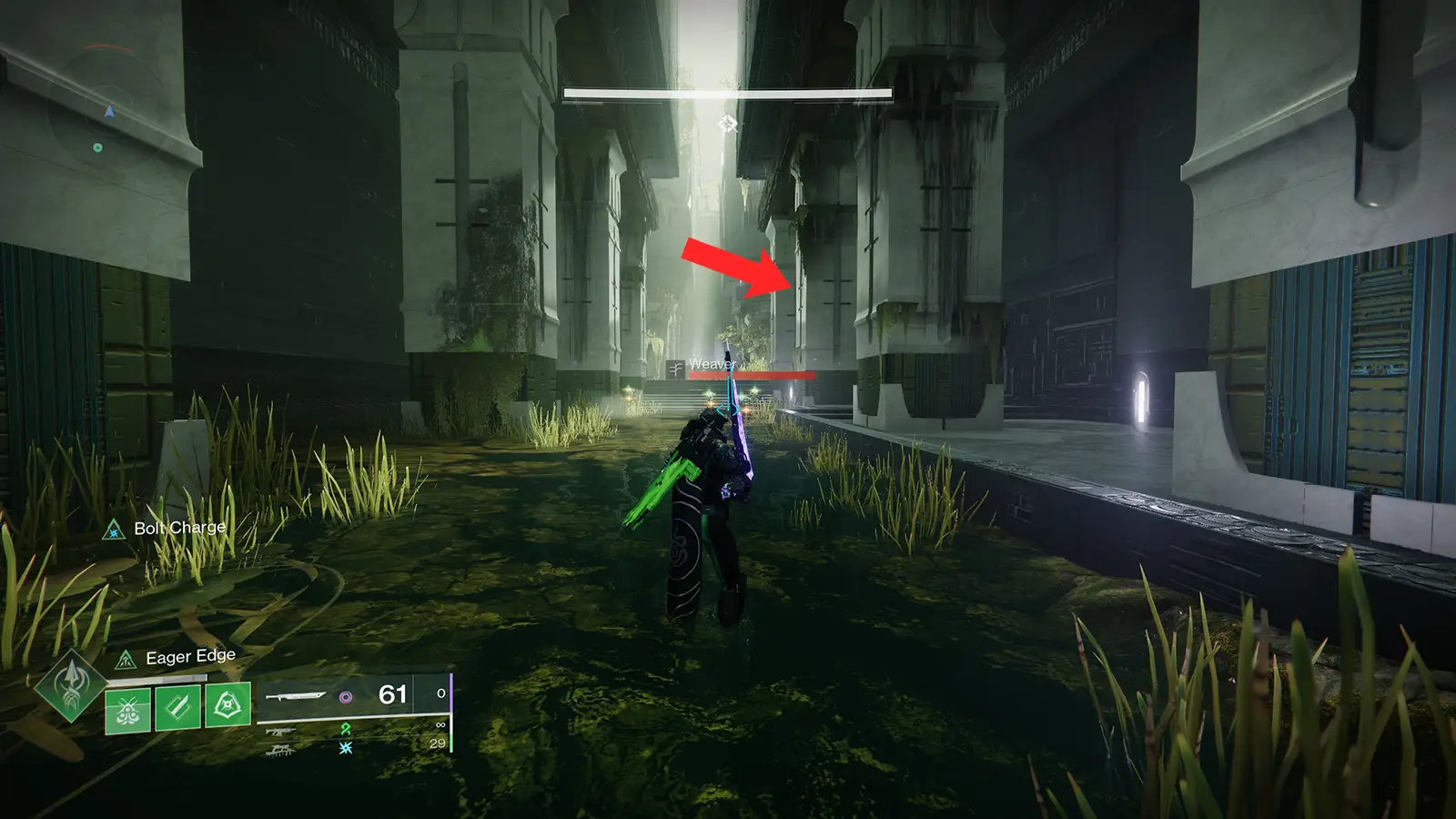Screen dimensions: 1456x819
Task: Switch to the third weapon with 29 ammo
Action: (280, 749)
